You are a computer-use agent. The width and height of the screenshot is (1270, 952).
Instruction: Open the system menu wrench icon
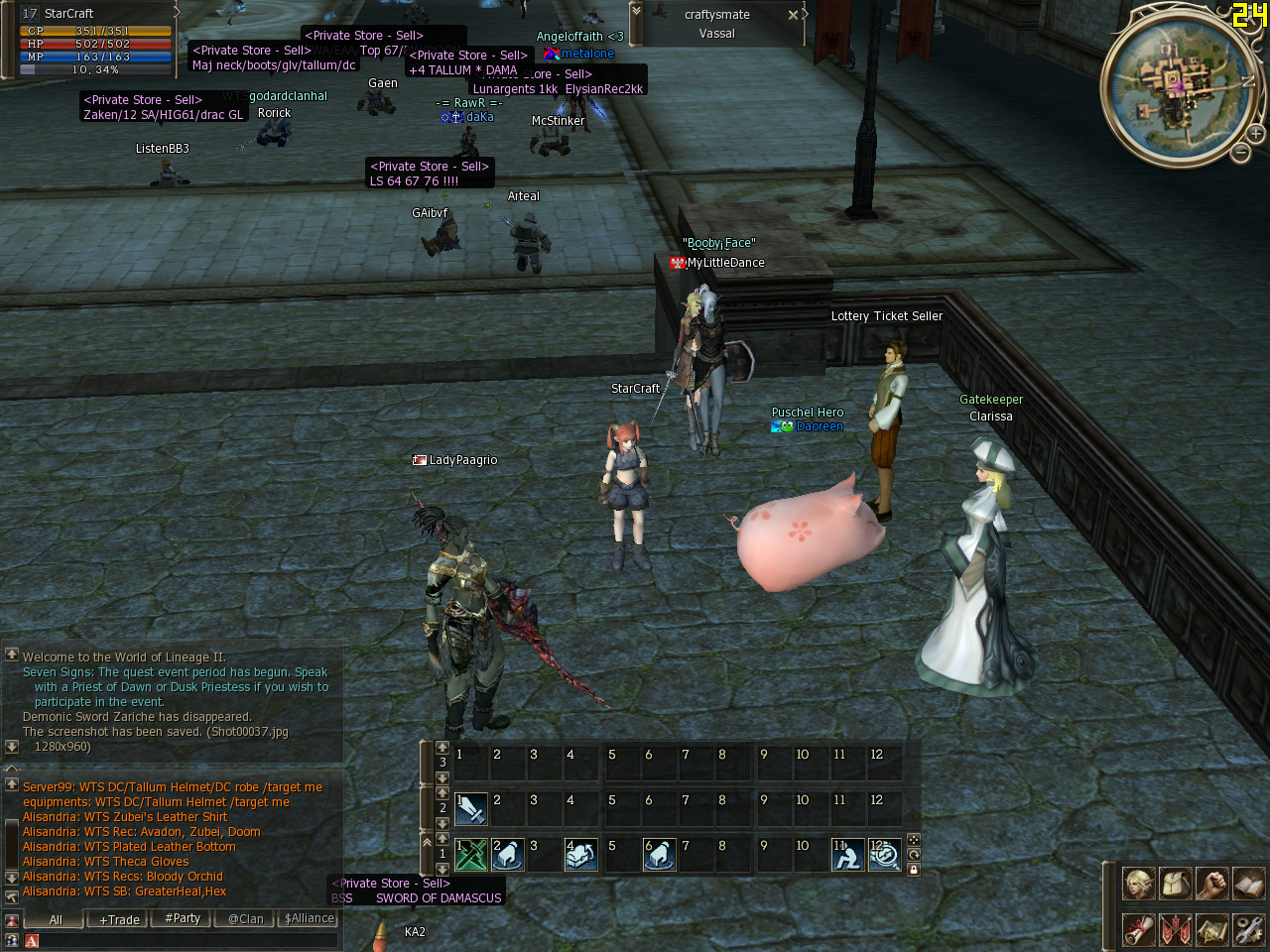tap(1248, 929)
